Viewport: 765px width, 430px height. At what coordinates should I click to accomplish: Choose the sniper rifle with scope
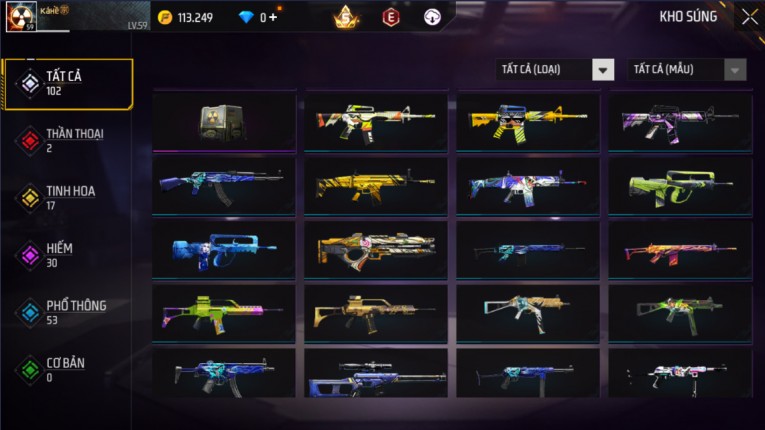(376, 375)
